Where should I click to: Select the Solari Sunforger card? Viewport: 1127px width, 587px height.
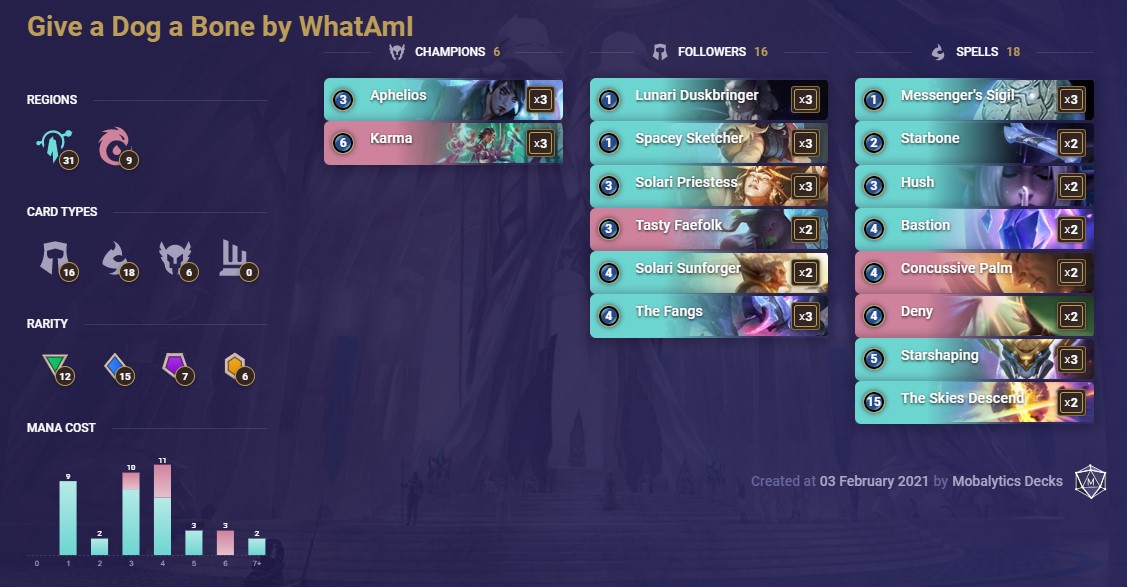(x=708, y=272)
